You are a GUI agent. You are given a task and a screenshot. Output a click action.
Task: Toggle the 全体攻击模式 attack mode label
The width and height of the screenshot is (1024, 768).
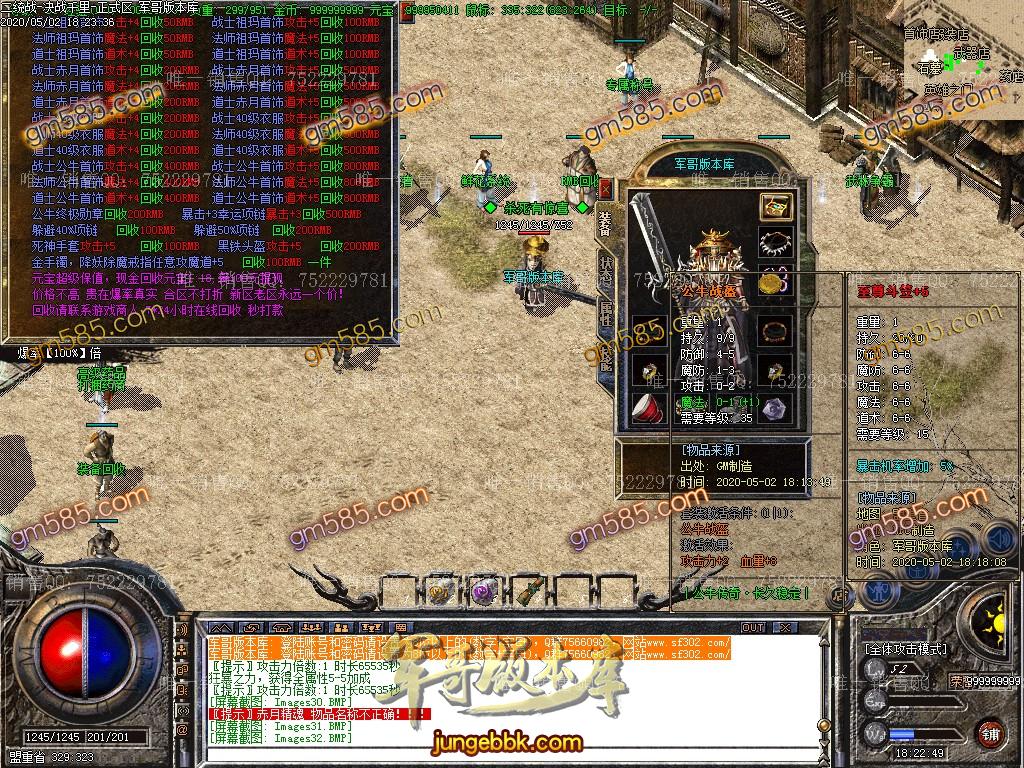905,649
